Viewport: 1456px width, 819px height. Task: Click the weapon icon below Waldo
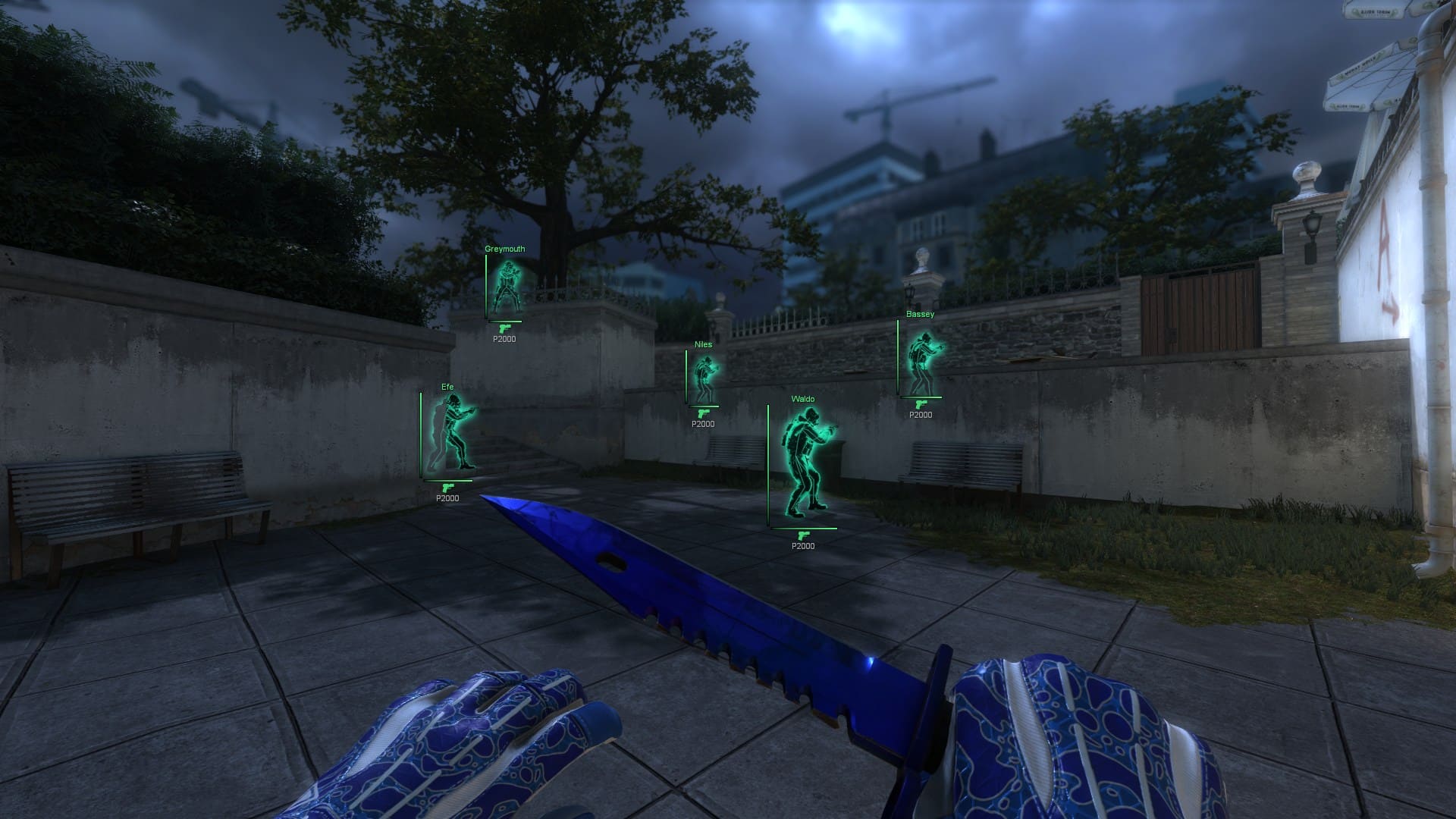802,534
